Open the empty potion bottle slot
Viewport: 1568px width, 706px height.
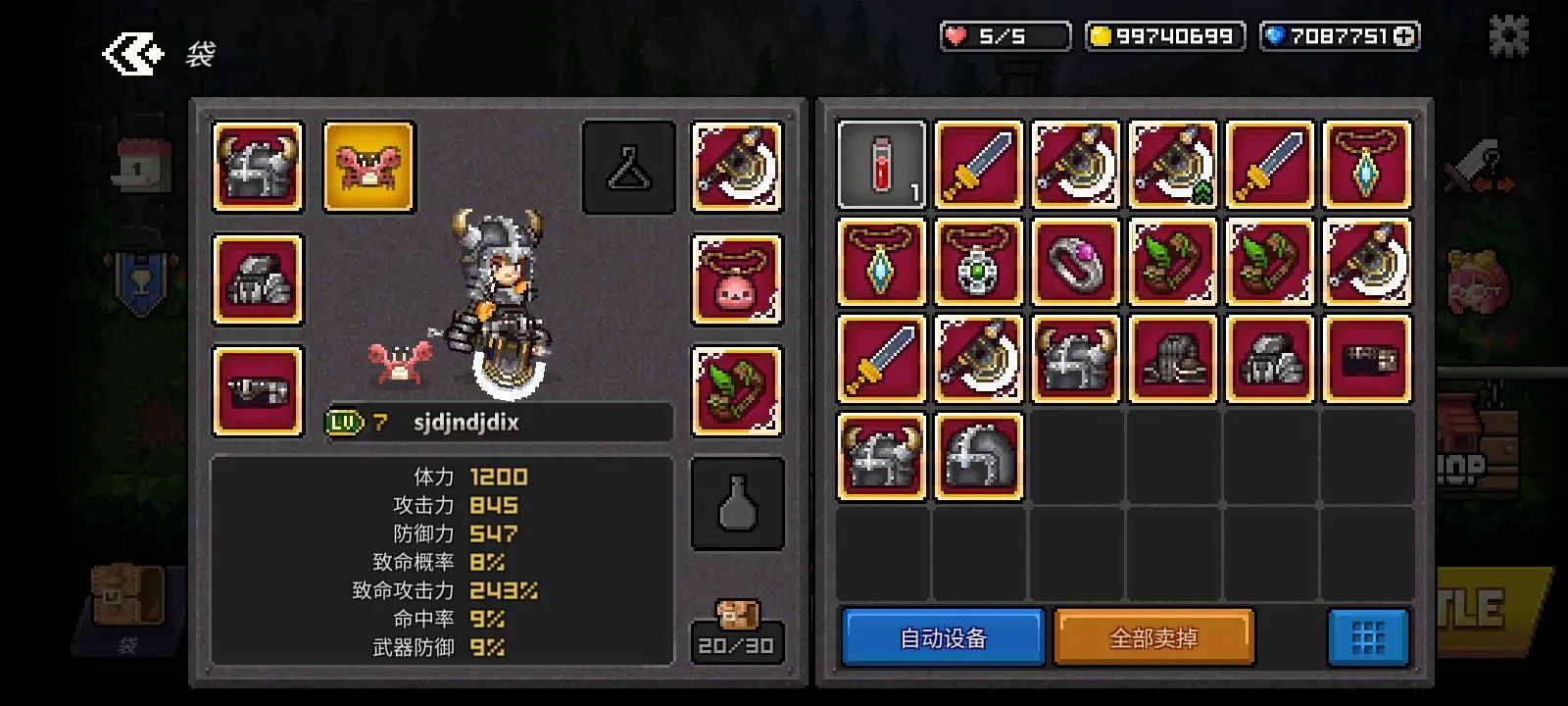(737, 504)
